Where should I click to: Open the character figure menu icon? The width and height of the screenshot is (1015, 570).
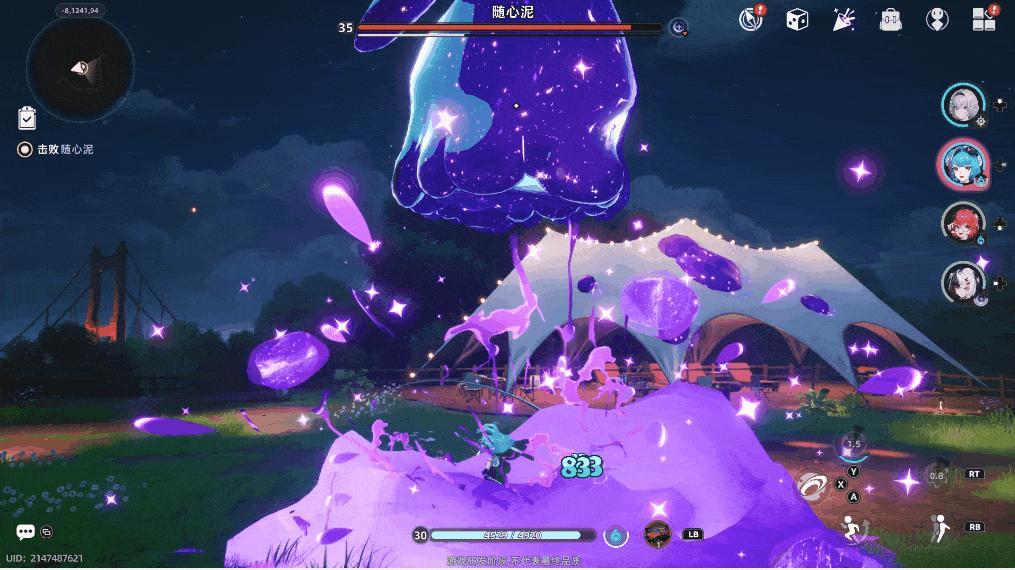937,19
